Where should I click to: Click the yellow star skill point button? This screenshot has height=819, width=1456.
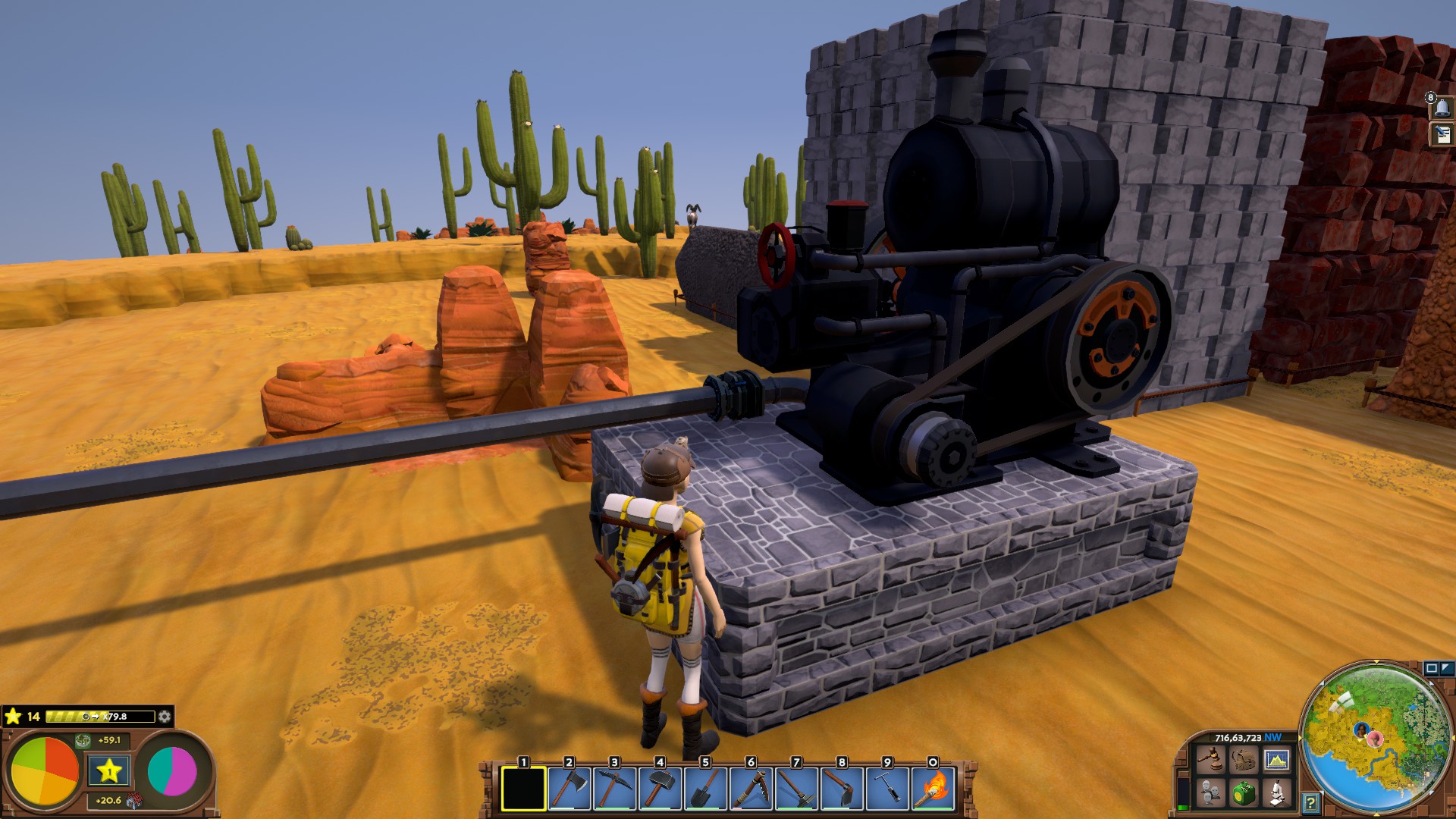(108, 771)
